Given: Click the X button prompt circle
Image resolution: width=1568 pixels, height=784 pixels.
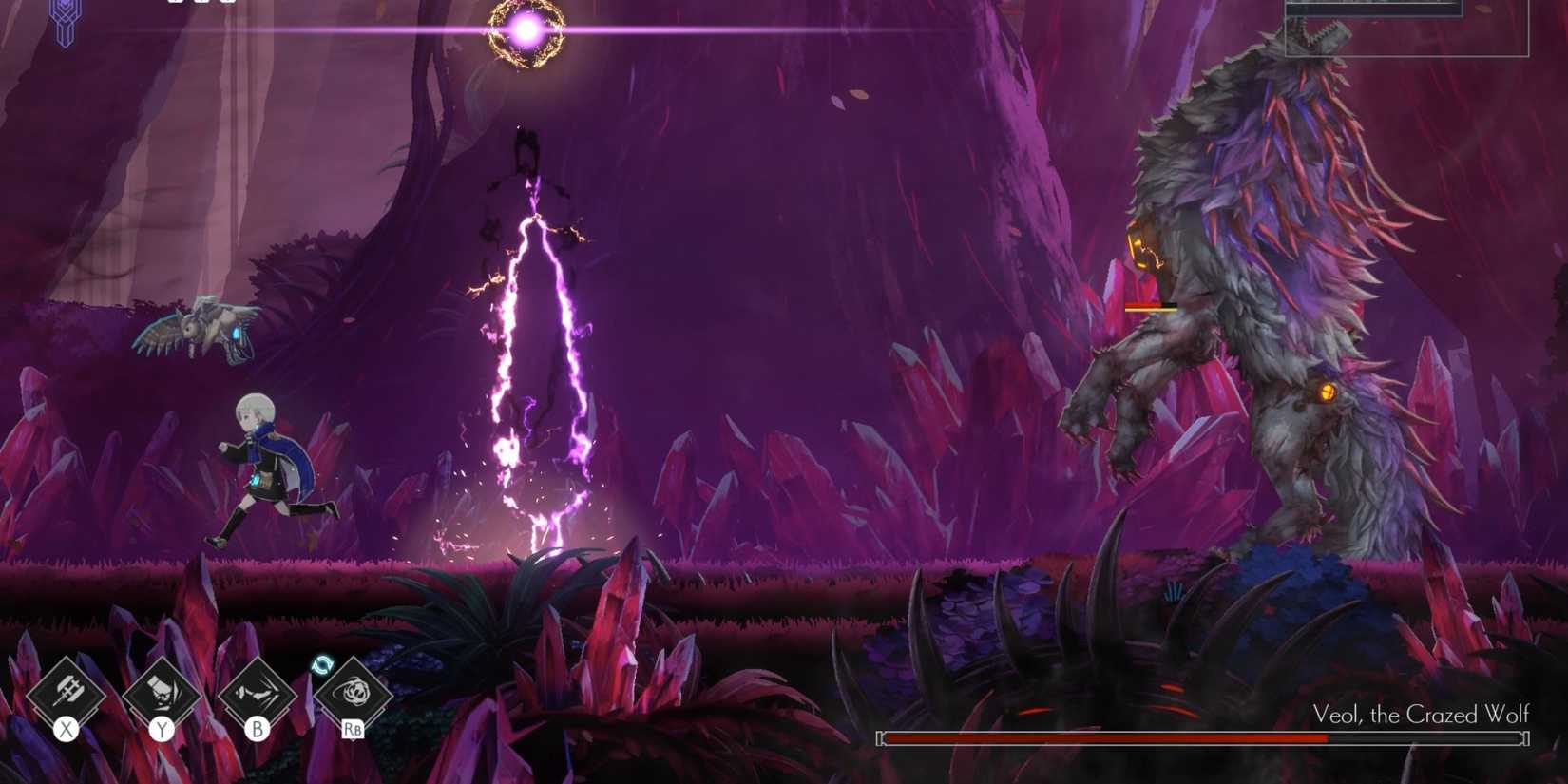Looking at the screenshot, I should pos(67,730).
